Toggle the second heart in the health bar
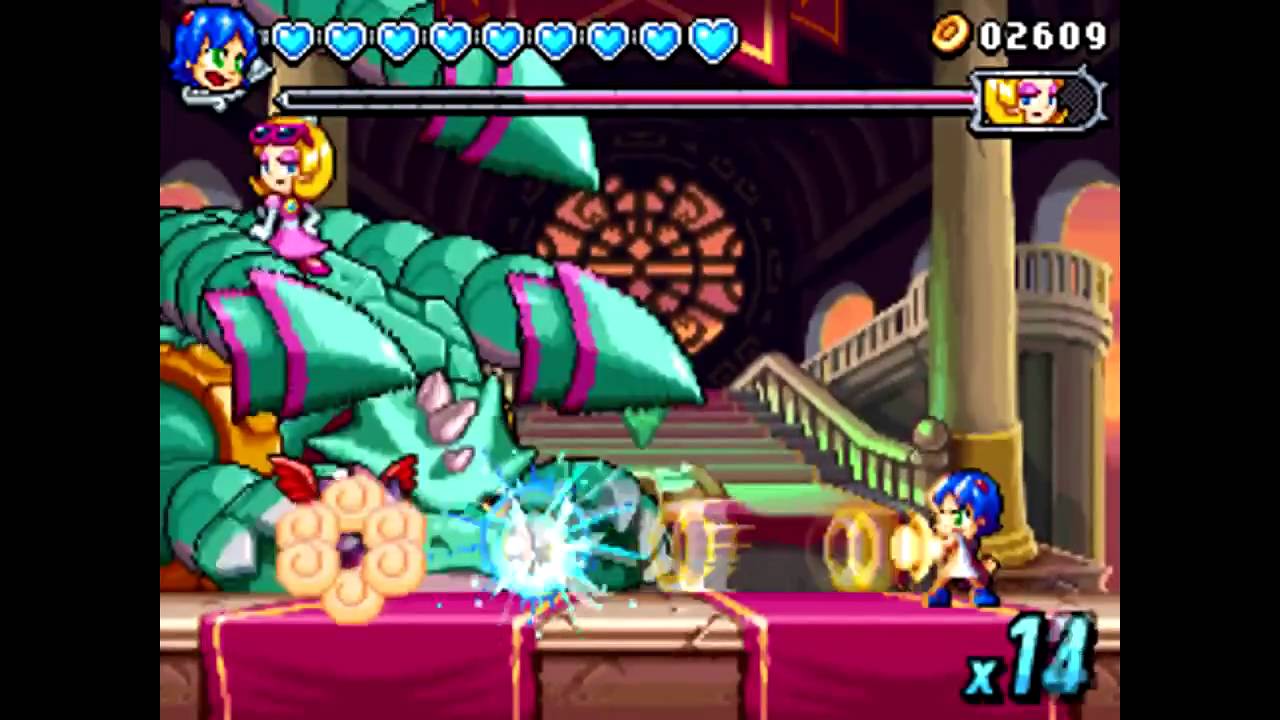The height and width of the screenshot is (720, 1280). coord(344,38)
